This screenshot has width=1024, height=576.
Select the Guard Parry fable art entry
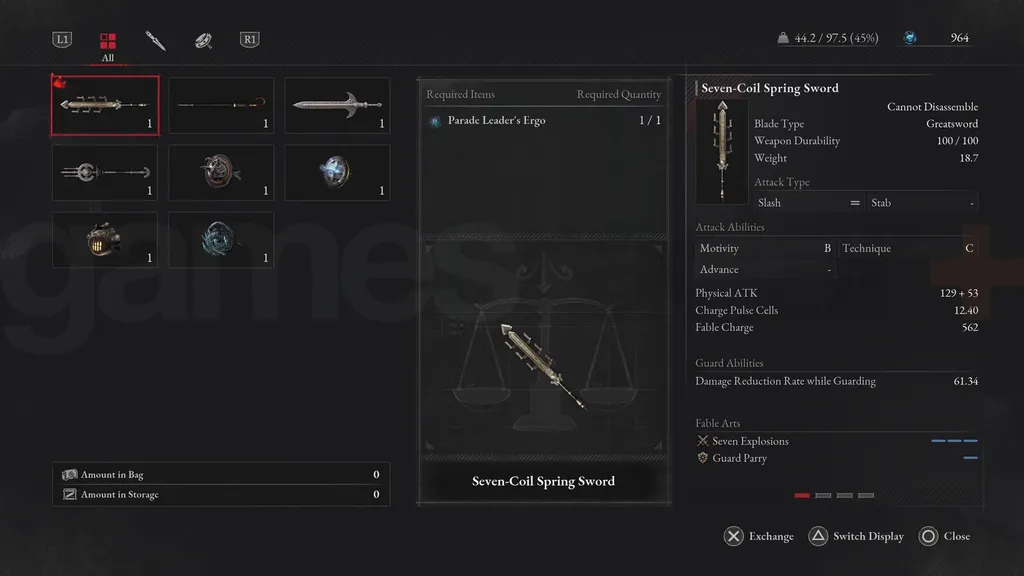pos(739,458)
